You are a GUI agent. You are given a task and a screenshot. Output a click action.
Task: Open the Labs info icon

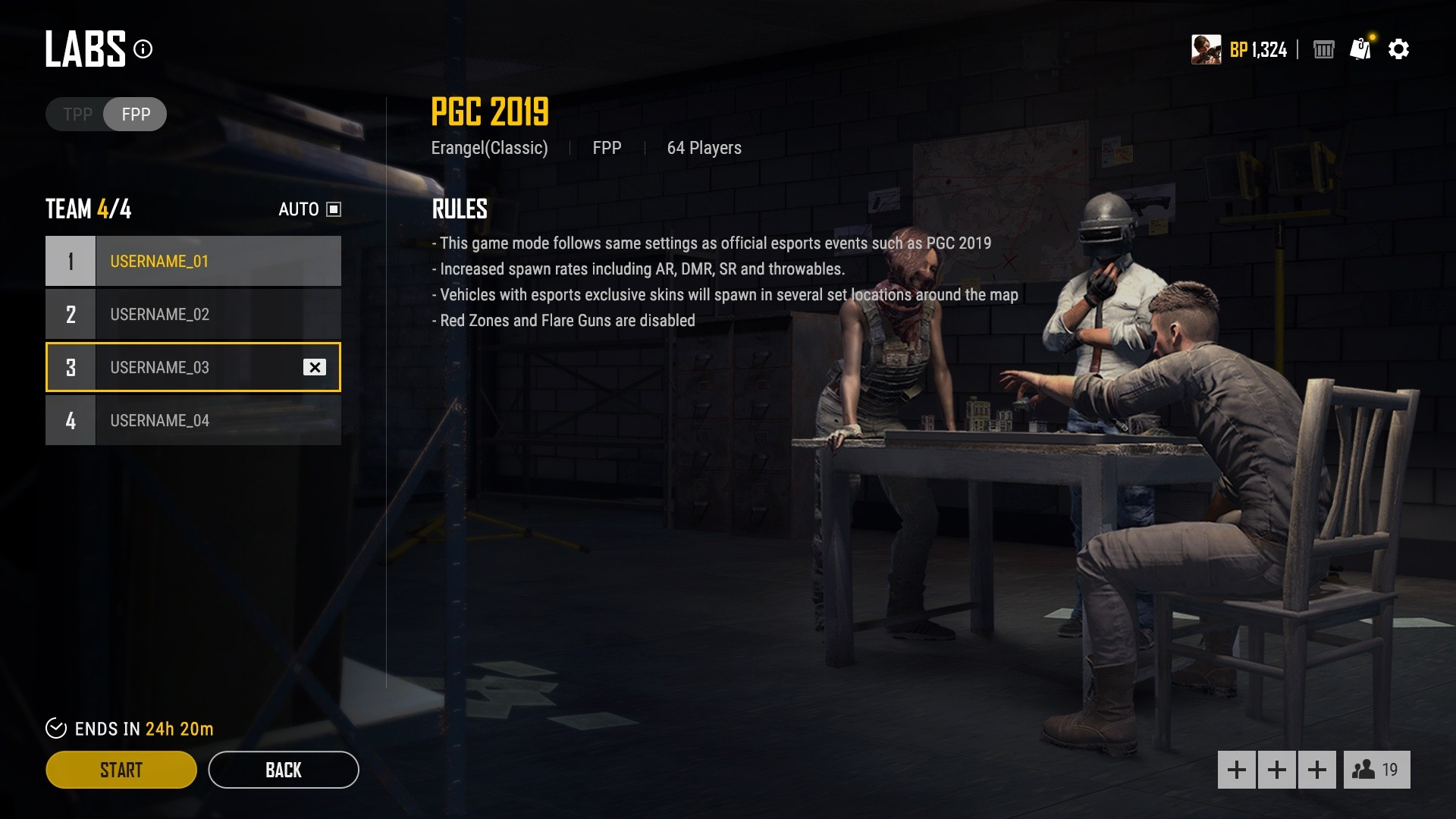coord(143,49)
